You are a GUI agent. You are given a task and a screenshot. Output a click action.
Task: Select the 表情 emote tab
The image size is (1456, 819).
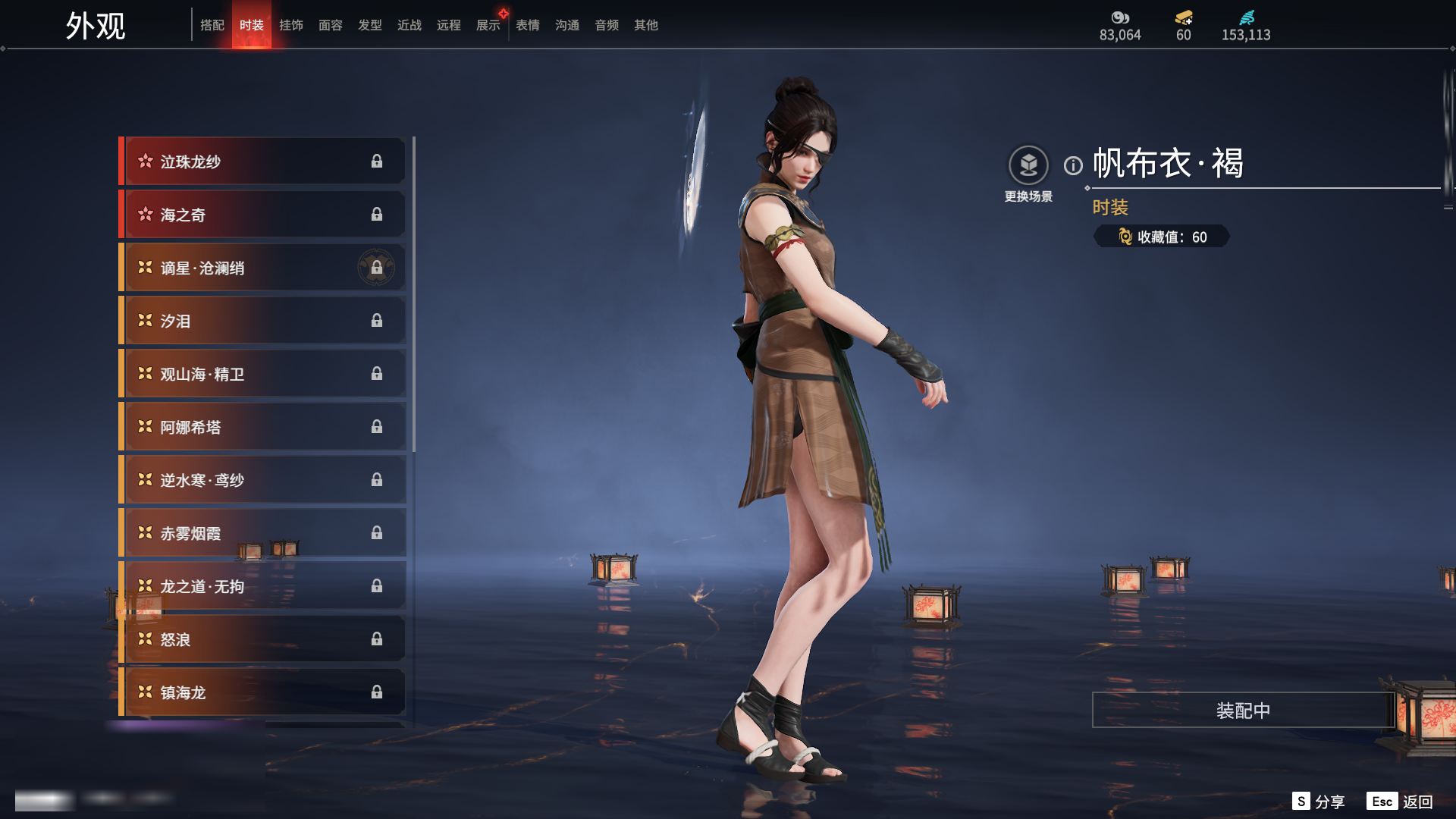coord(528,25)
